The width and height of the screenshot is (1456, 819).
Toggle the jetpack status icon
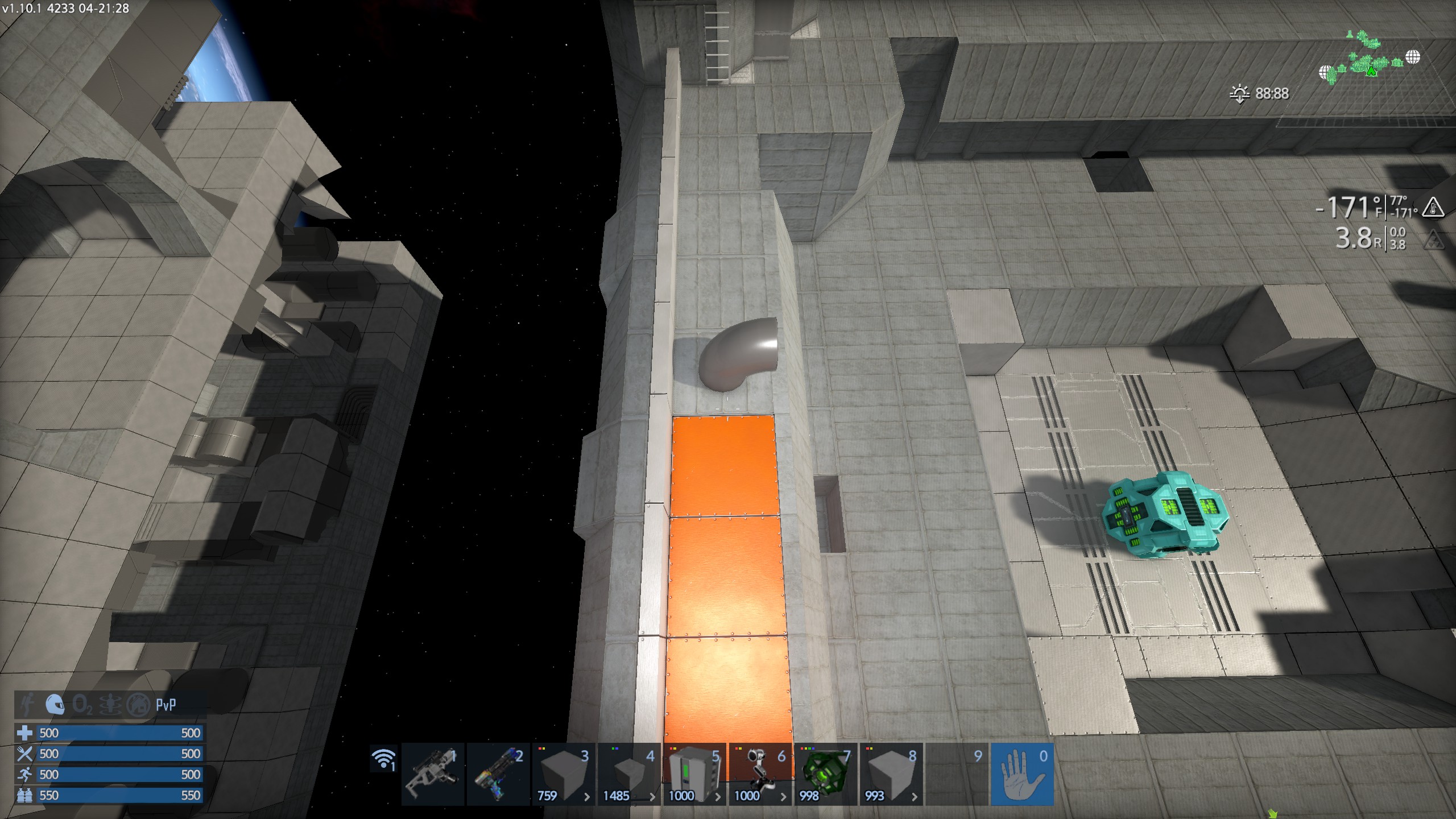click(27, 705)
